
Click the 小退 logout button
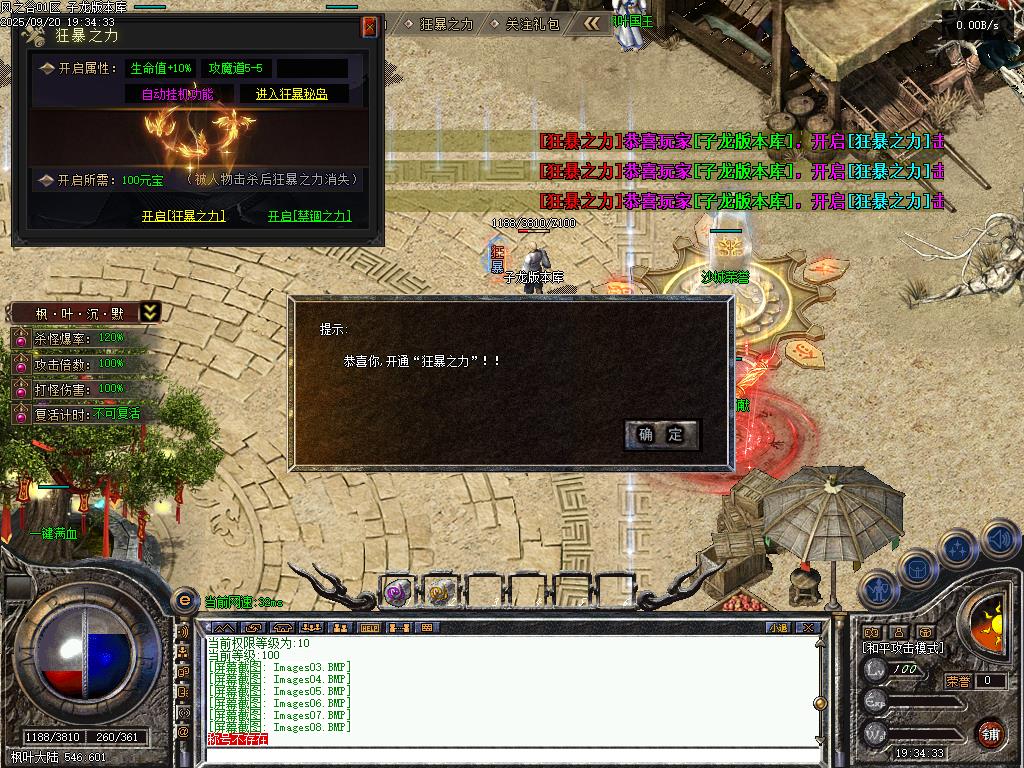pos(778,628)
